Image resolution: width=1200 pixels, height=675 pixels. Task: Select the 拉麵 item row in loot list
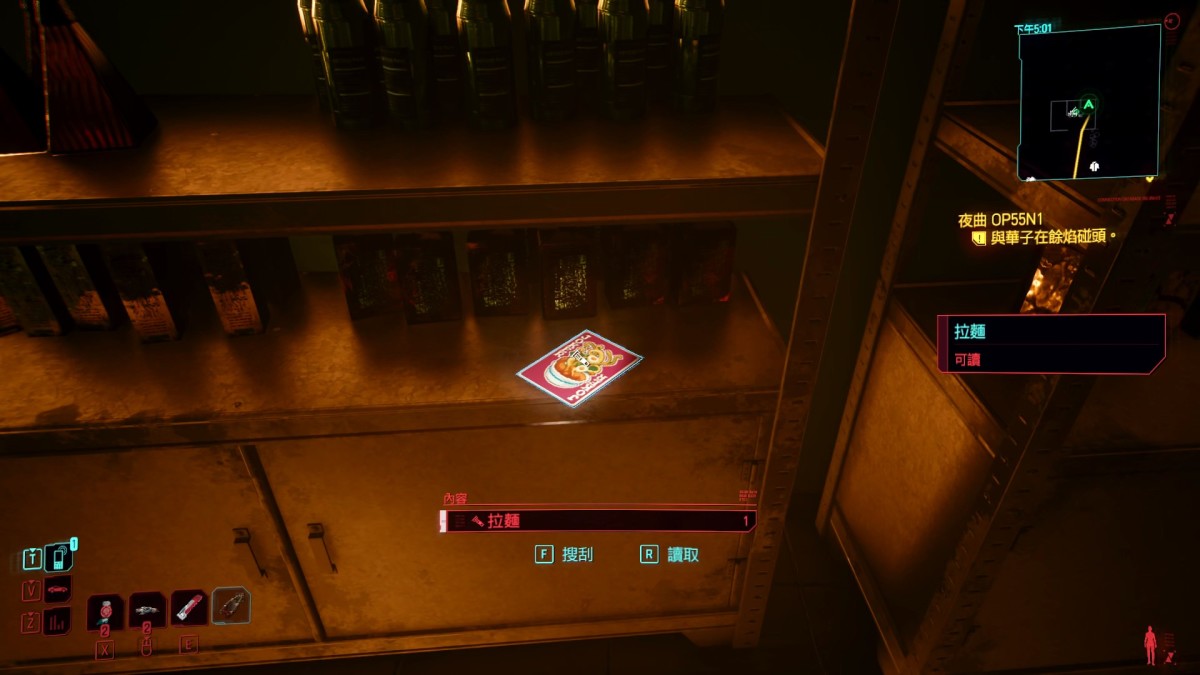(597, 520)
